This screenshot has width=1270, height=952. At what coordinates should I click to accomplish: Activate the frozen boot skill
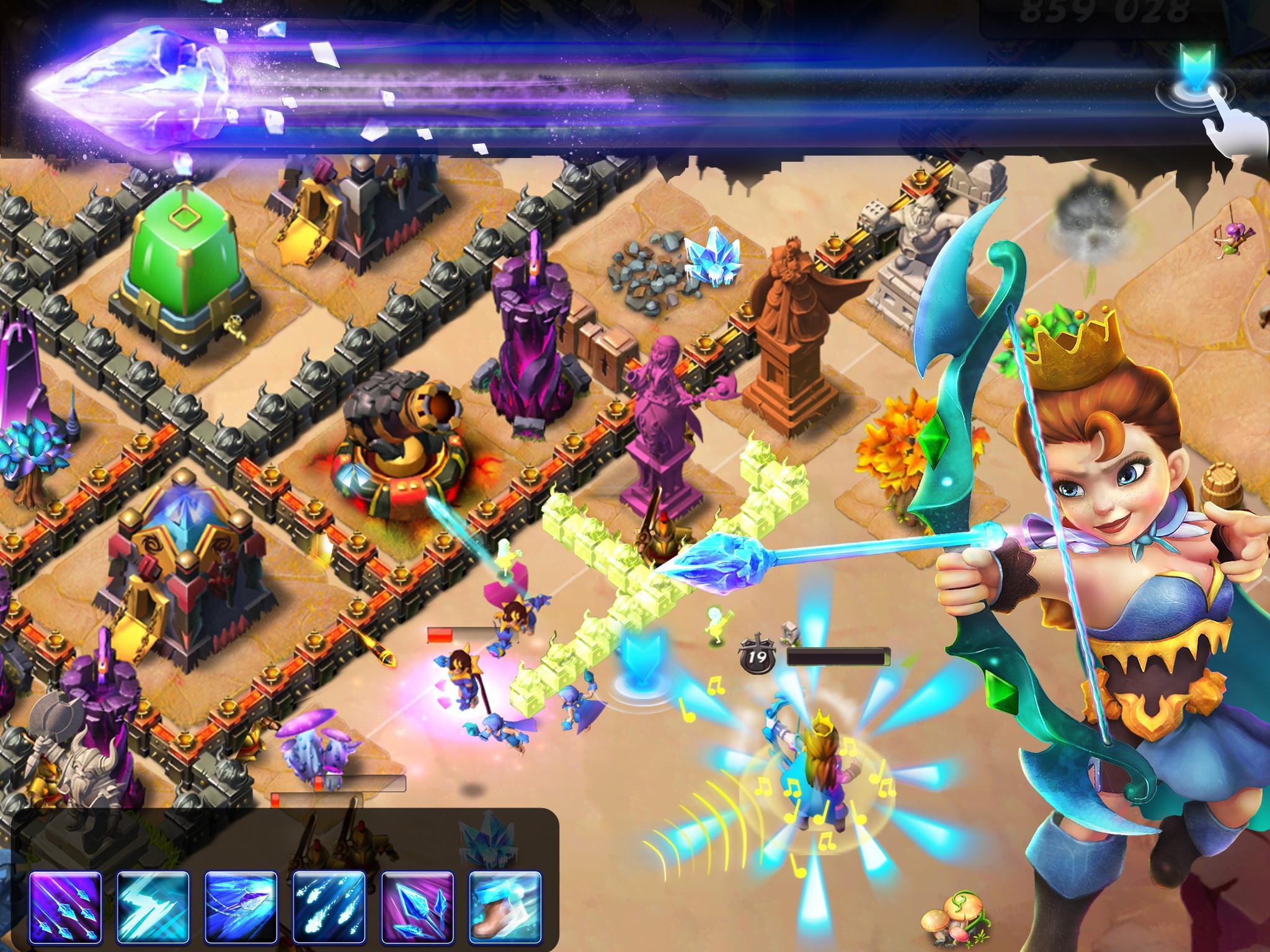coord(505,906)
